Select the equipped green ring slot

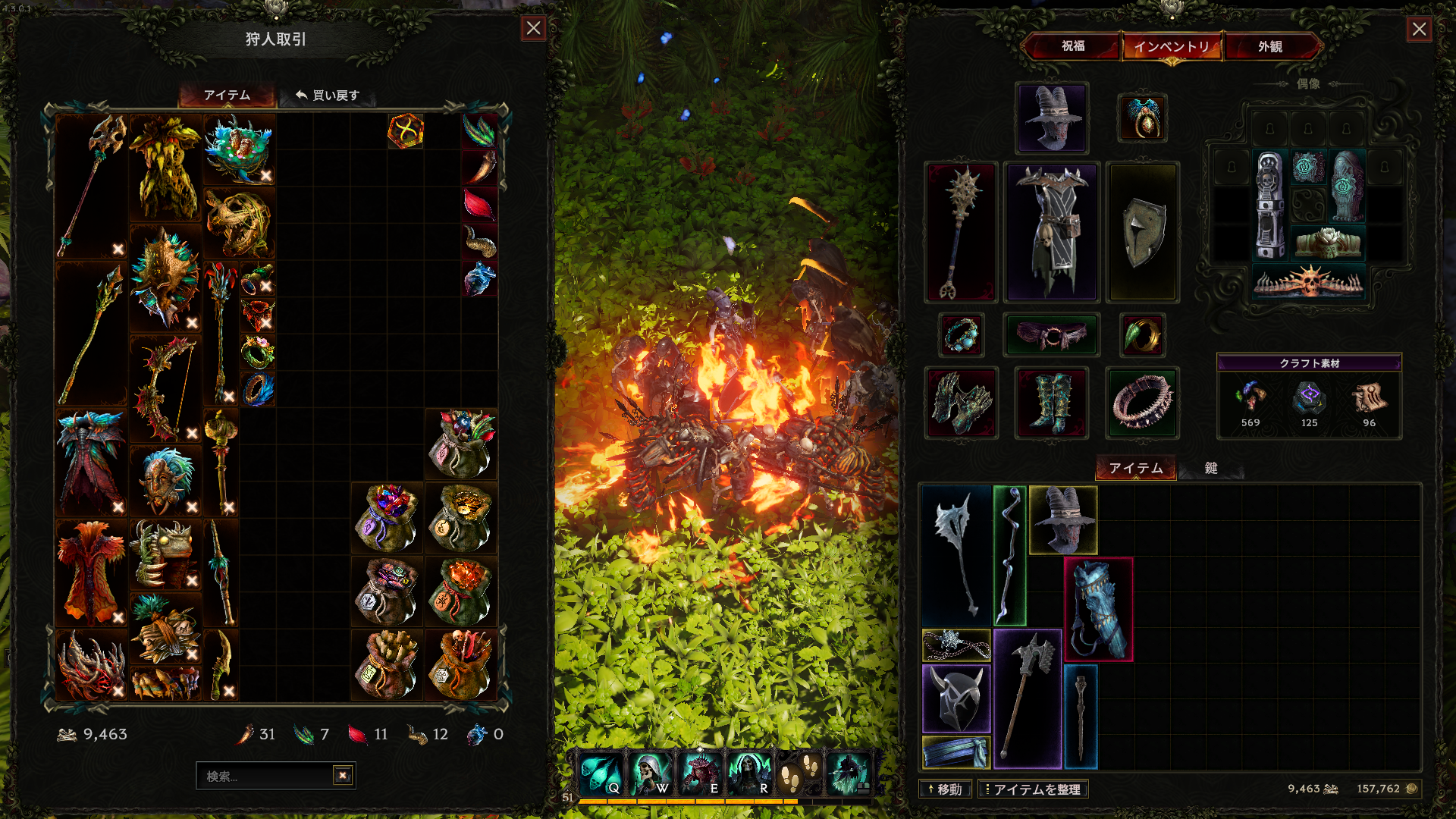coord(1142,335)
